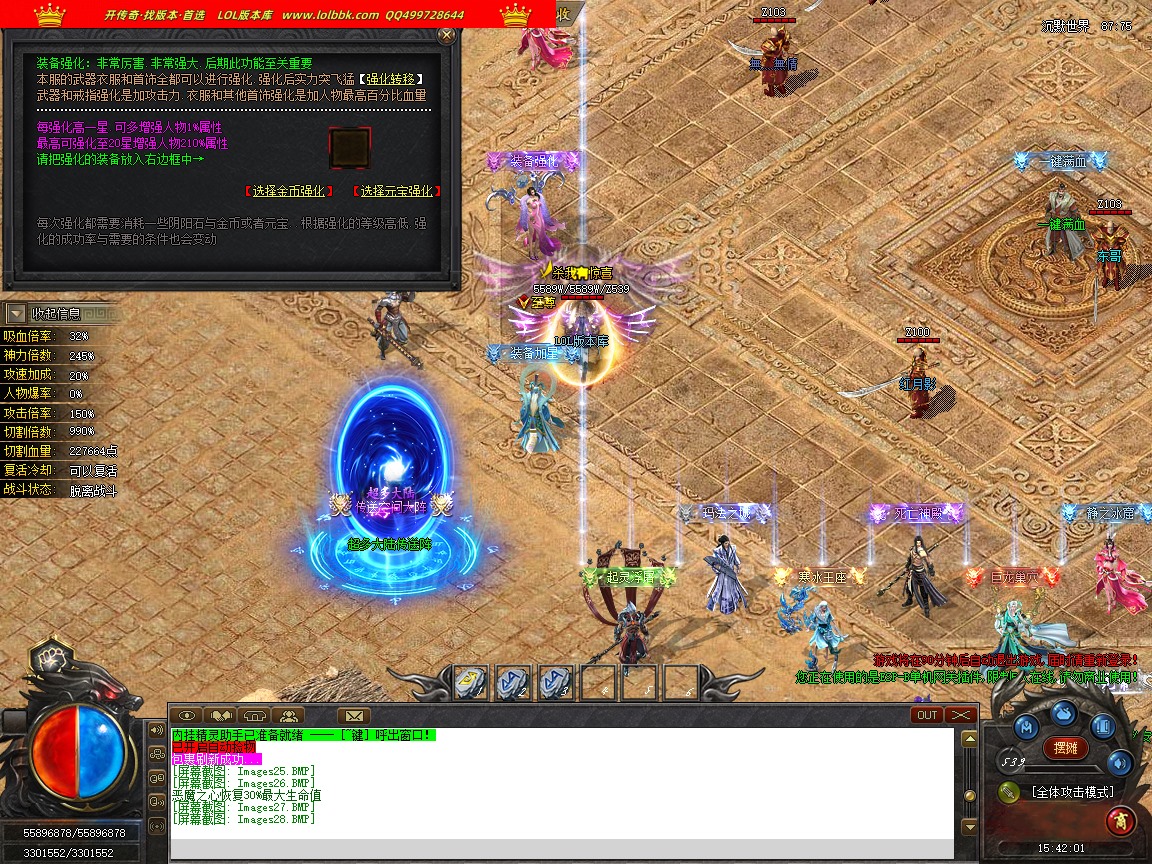Open the 摆摊 stall button
The image size is (1152, 864).
1065,747
